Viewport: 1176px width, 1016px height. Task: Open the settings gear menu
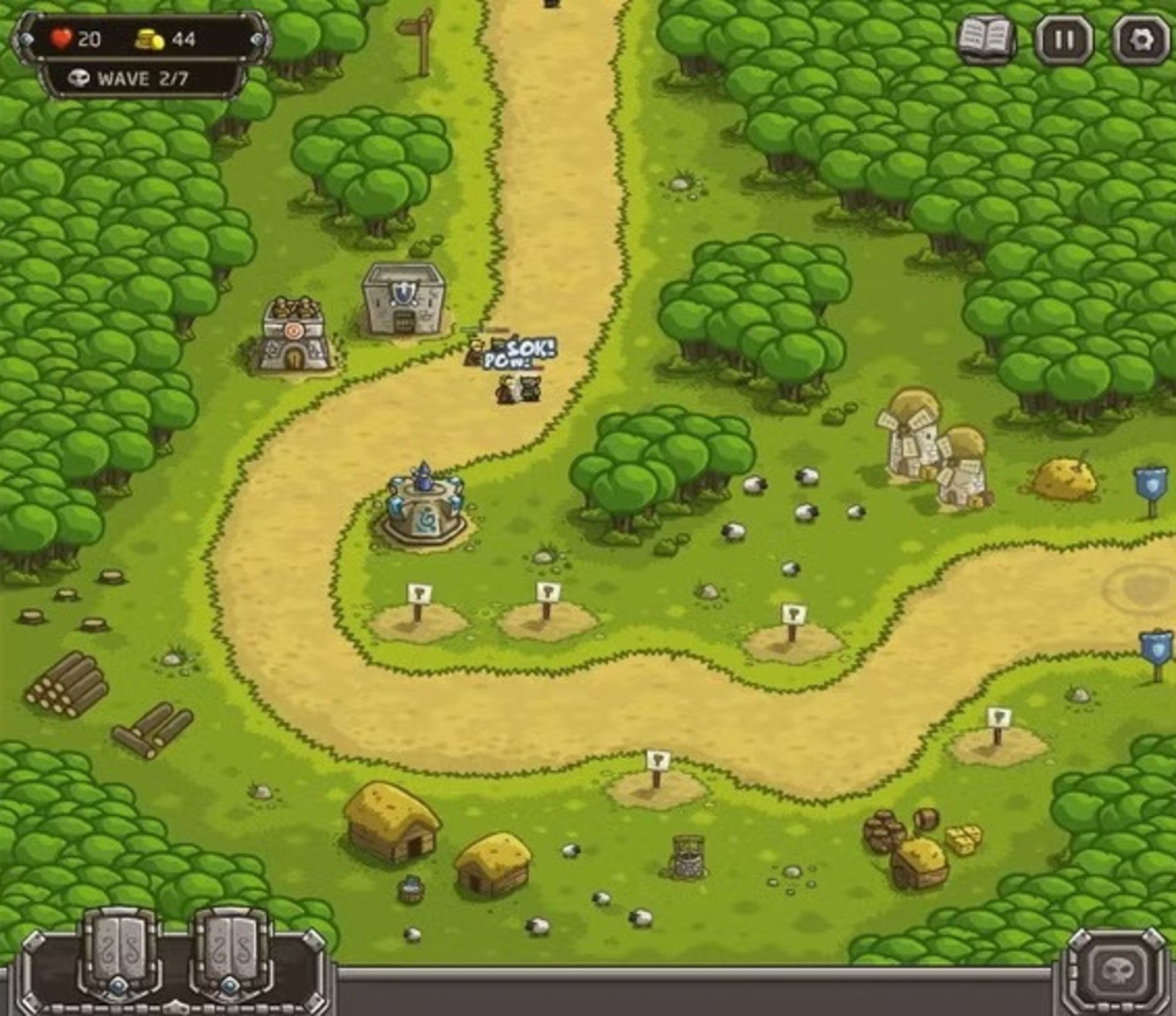point(1140,38)
